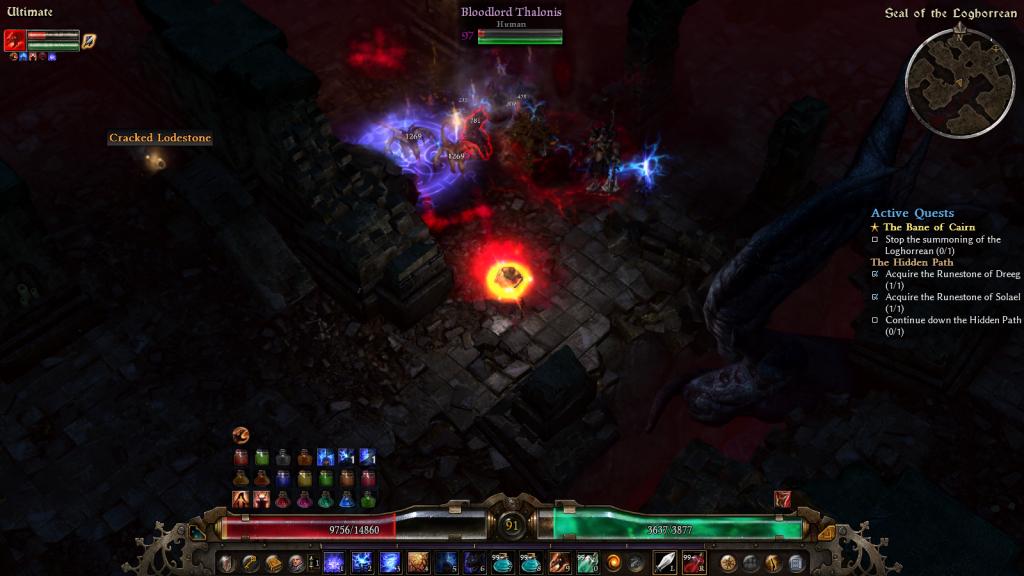Click the blade icon beside the pet portrait
Image resolution: width=1024 pixels, height=576 pixels.
(x=89, y=40)
